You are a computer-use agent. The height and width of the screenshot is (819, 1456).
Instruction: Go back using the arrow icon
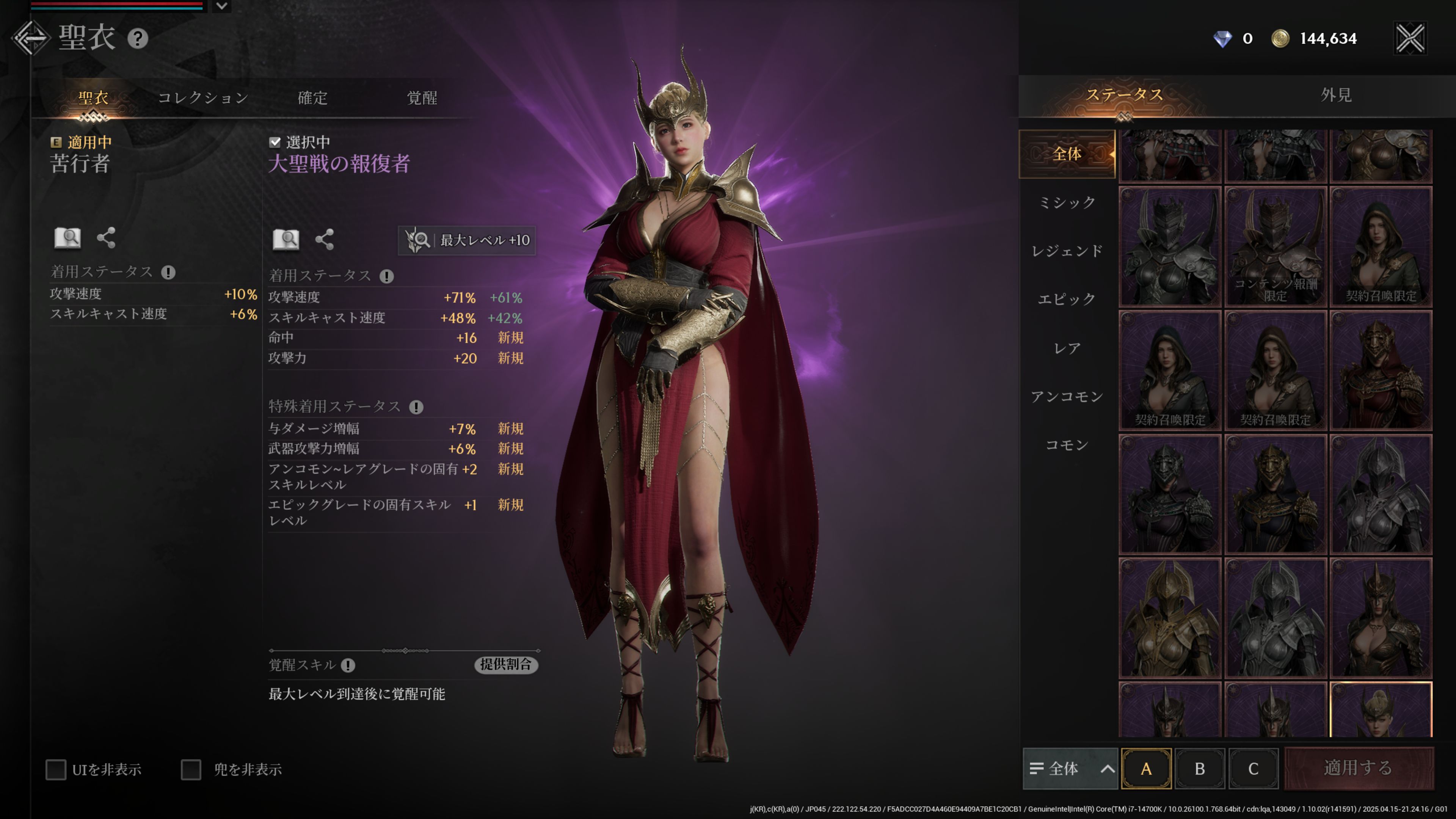[x=31, y=38]
